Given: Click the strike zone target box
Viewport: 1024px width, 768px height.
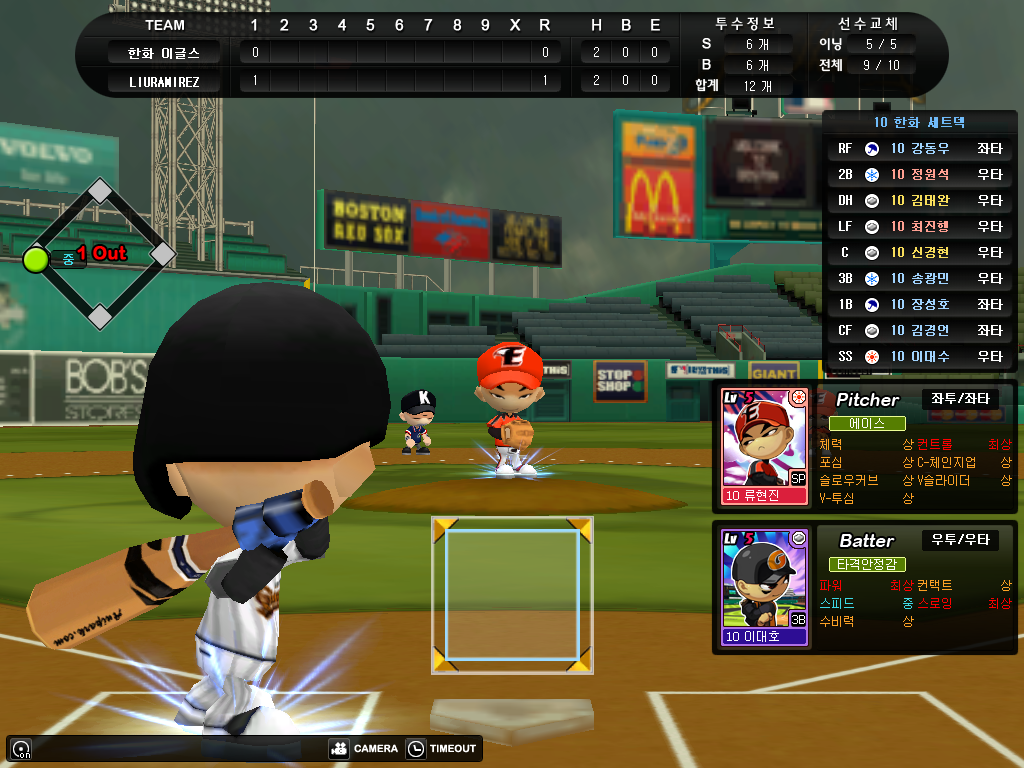Looking at the screenshot, I should click(512, 595).
